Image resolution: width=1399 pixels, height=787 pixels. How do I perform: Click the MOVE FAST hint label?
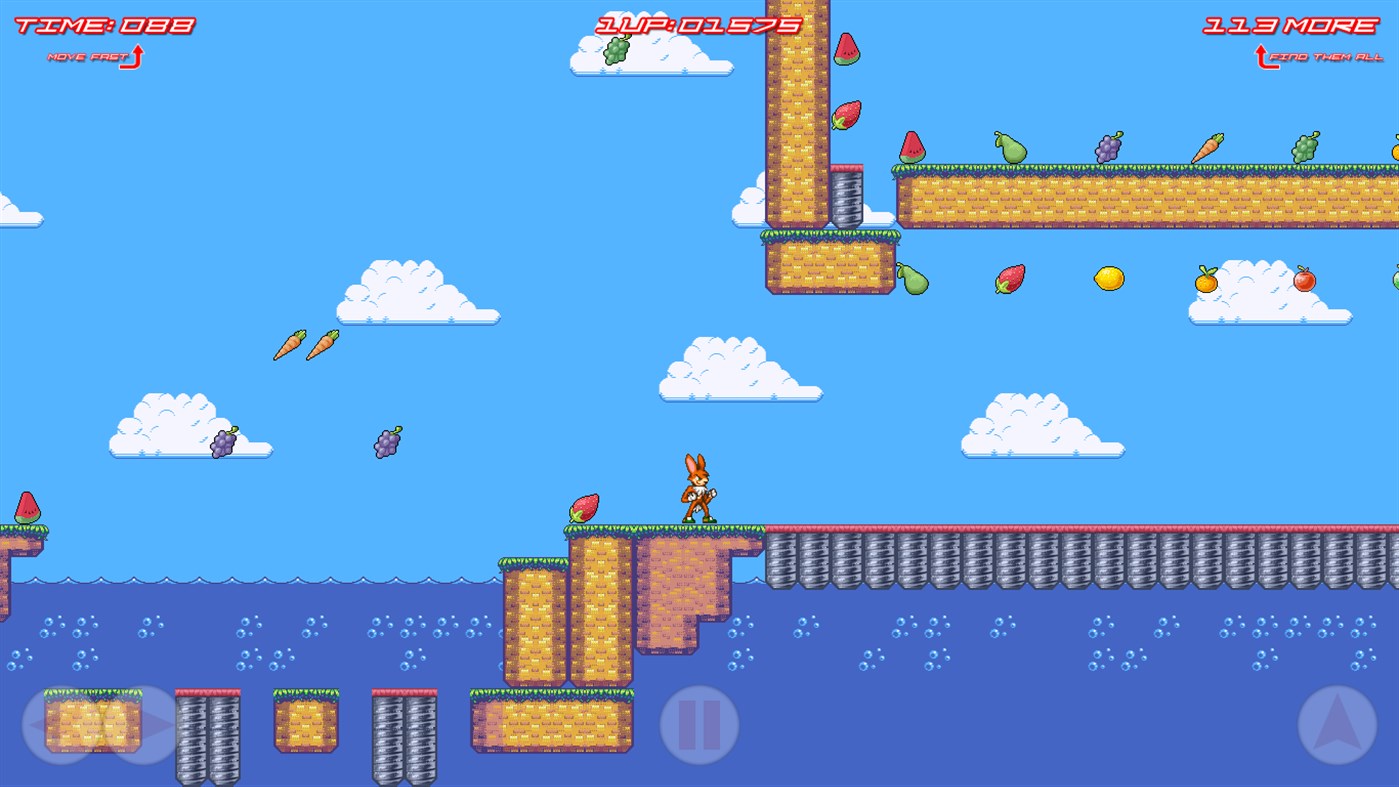click(90, 58)
